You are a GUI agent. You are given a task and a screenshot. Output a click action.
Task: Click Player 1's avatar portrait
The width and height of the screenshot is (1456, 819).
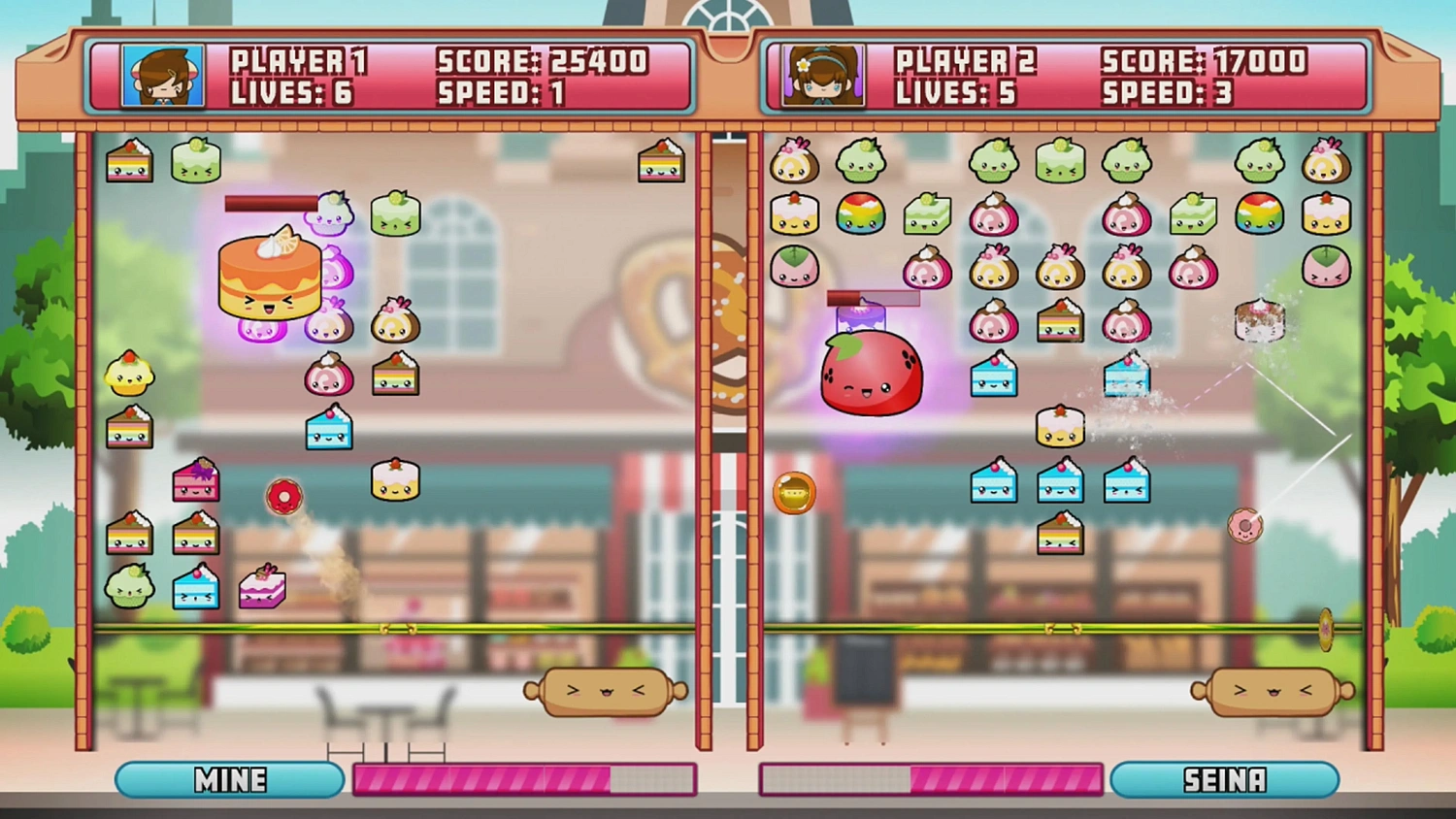tap(162, 75)
